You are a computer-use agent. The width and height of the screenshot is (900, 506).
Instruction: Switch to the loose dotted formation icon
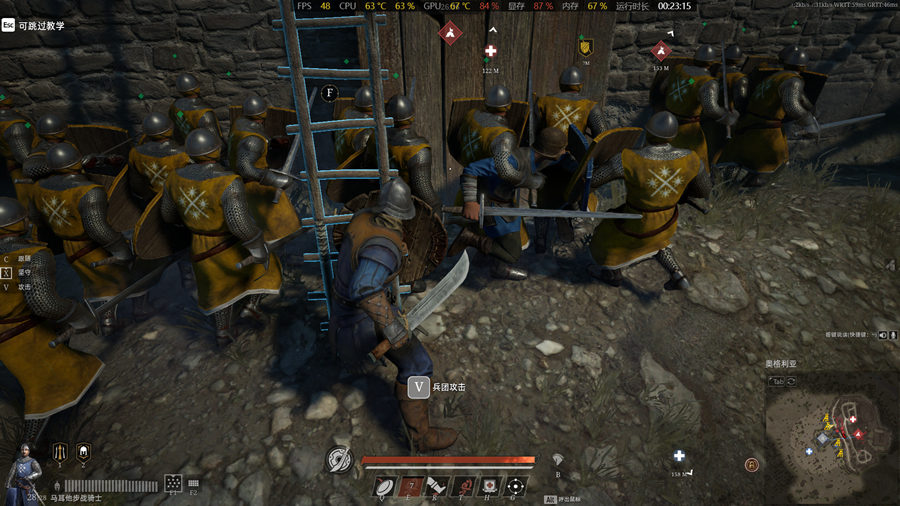click(x=173, y=482)
